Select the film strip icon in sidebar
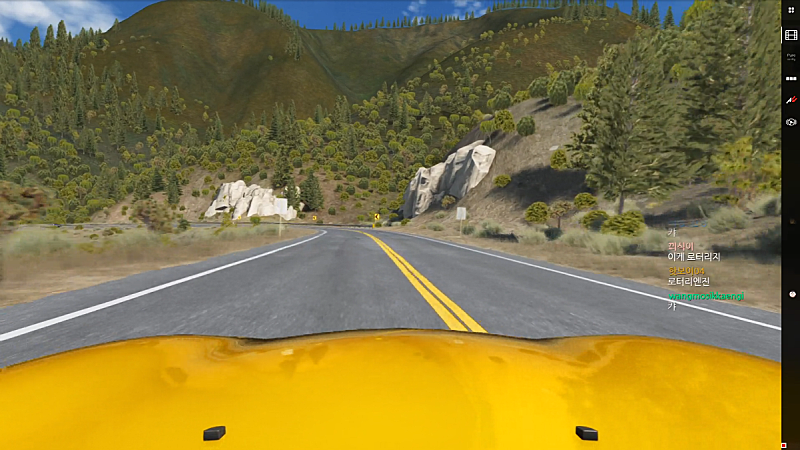Image resolution: width=800 pixels, height=450 pixels. click(790, 35)
